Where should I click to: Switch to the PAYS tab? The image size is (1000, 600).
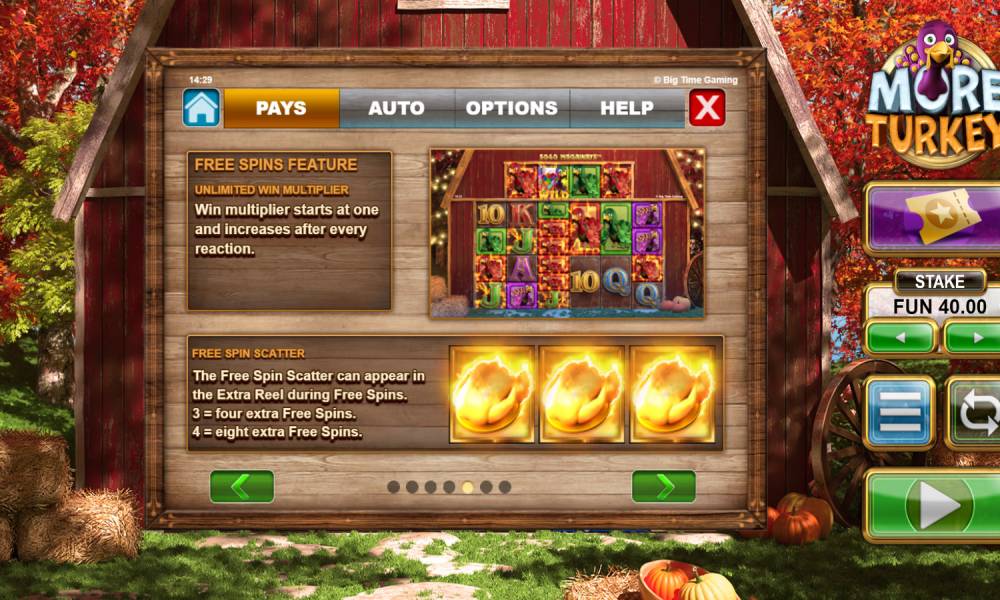coord(281,108)
